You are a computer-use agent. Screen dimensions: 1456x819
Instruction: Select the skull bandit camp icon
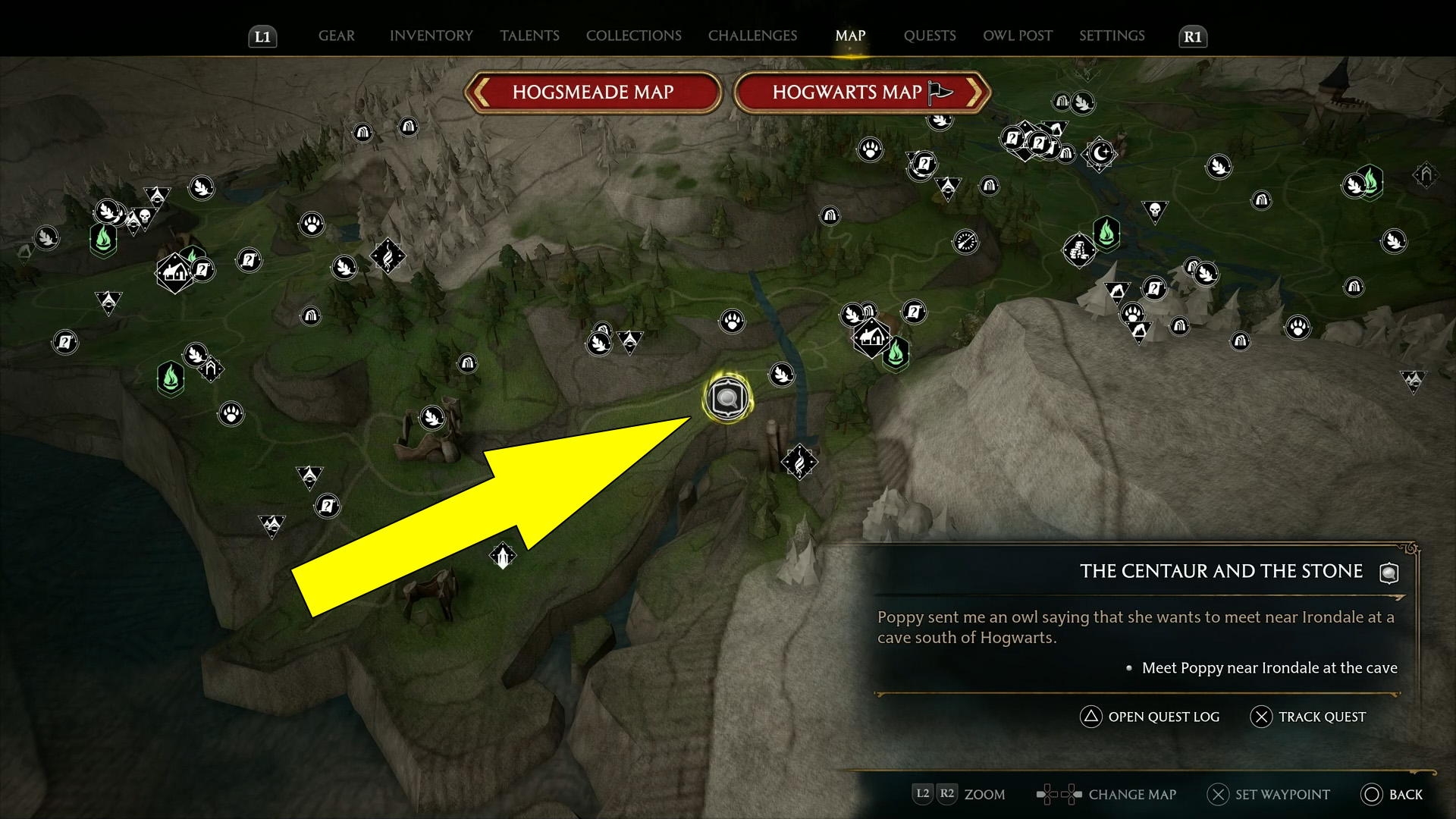click(143, 215)
